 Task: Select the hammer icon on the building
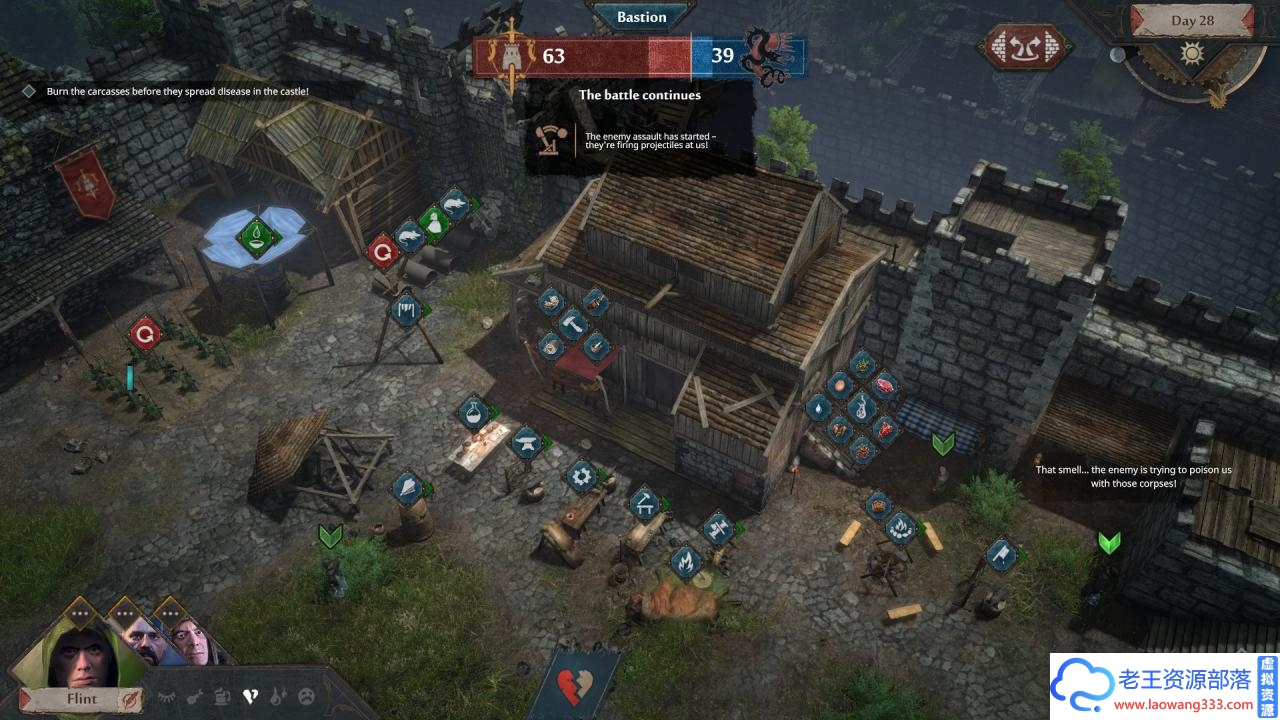point(573,322)
